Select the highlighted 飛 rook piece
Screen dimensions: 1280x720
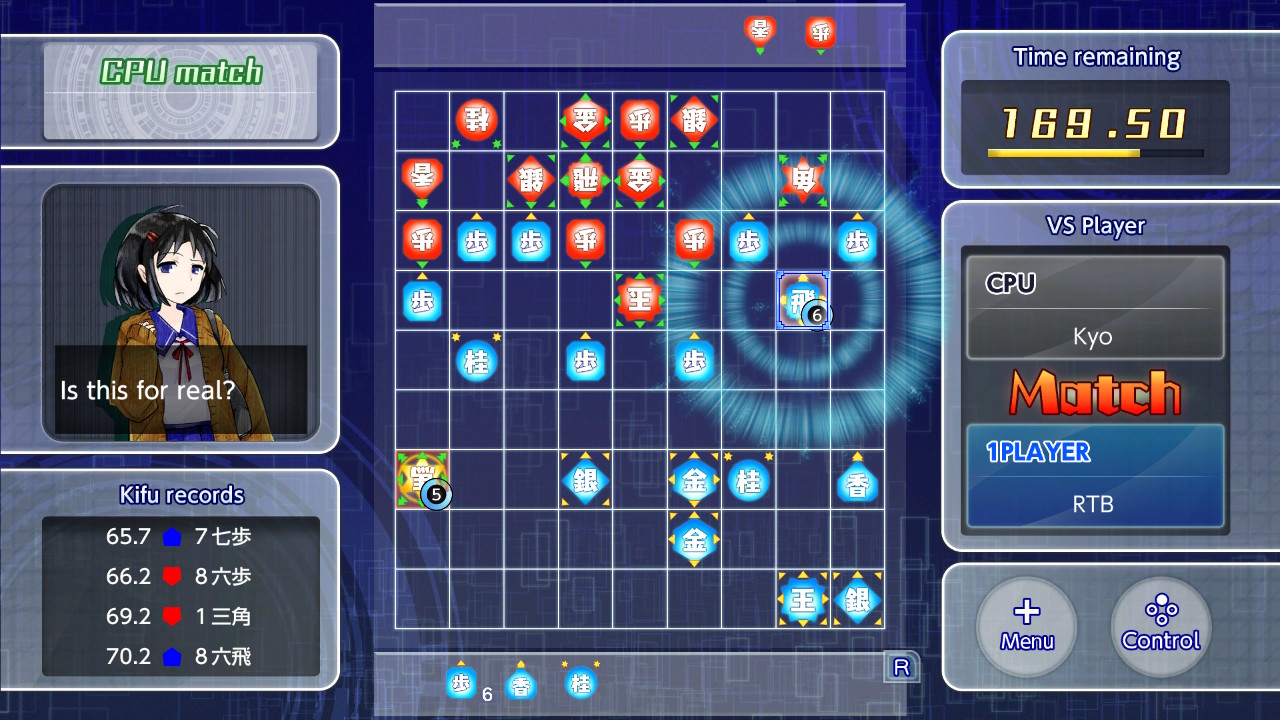coord(803,298)
